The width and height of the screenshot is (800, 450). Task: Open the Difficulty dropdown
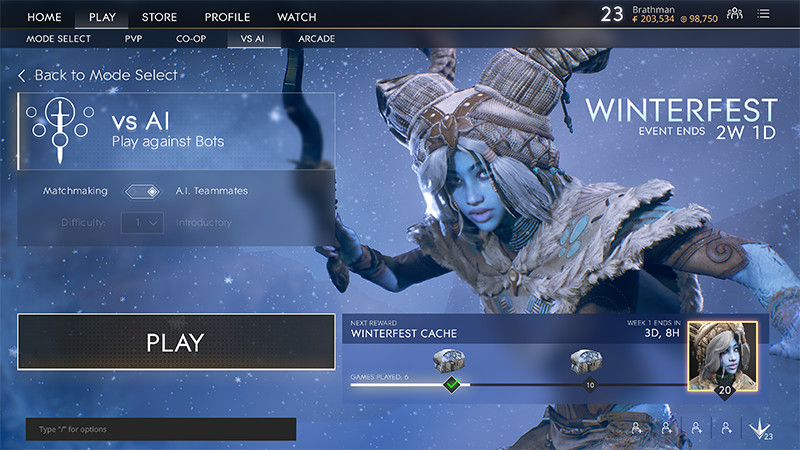tap(142, 223)
